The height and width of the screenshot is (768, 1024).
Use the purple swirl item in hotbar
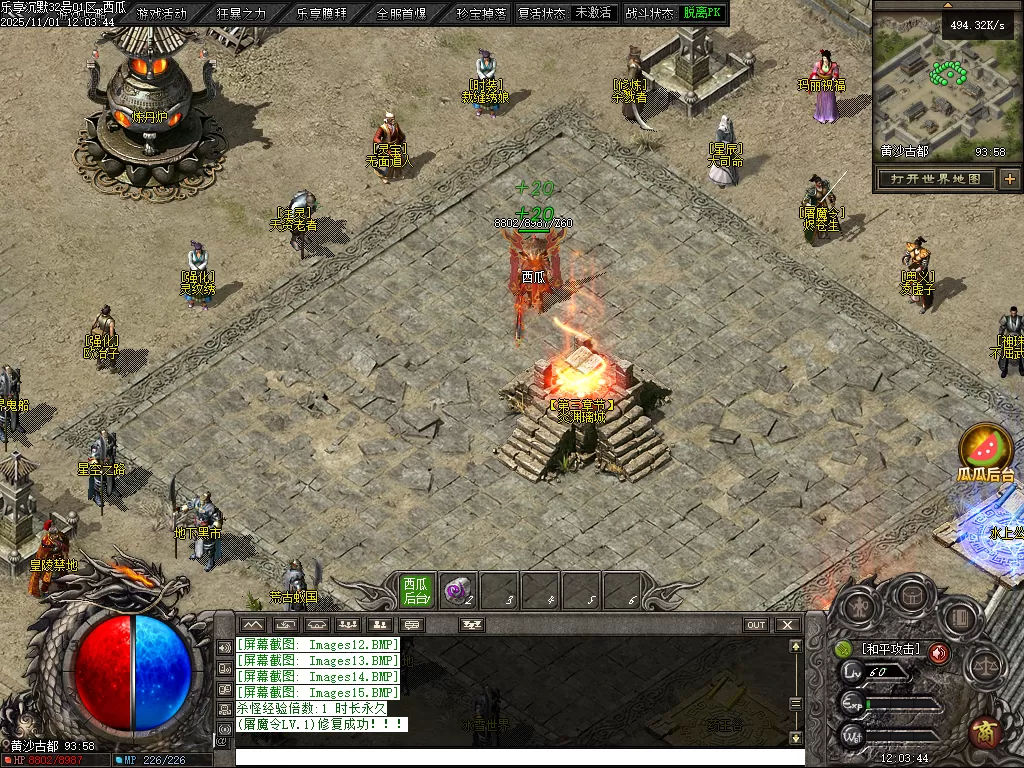458,591
